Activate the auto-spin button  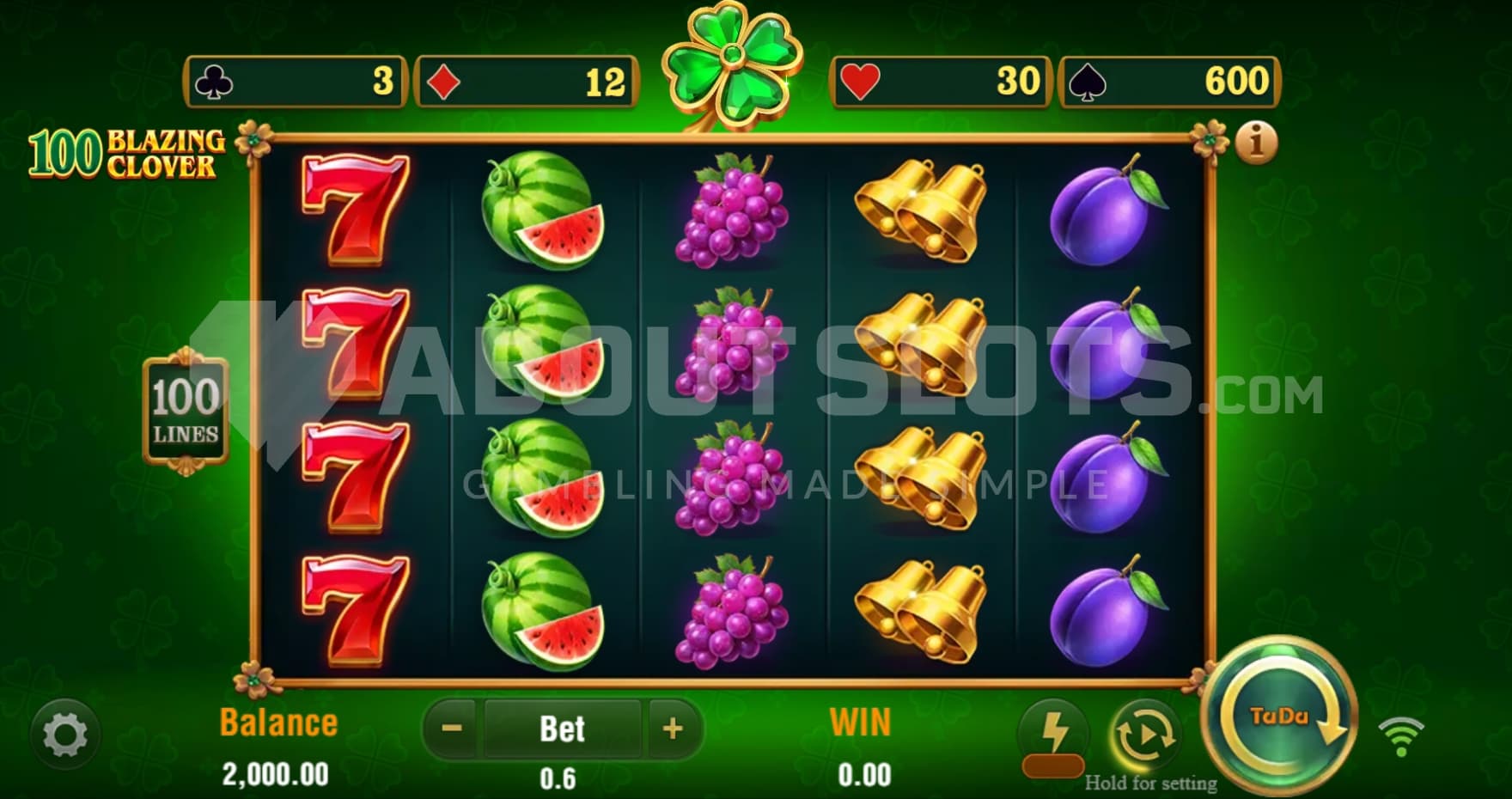coord(1144,736)
